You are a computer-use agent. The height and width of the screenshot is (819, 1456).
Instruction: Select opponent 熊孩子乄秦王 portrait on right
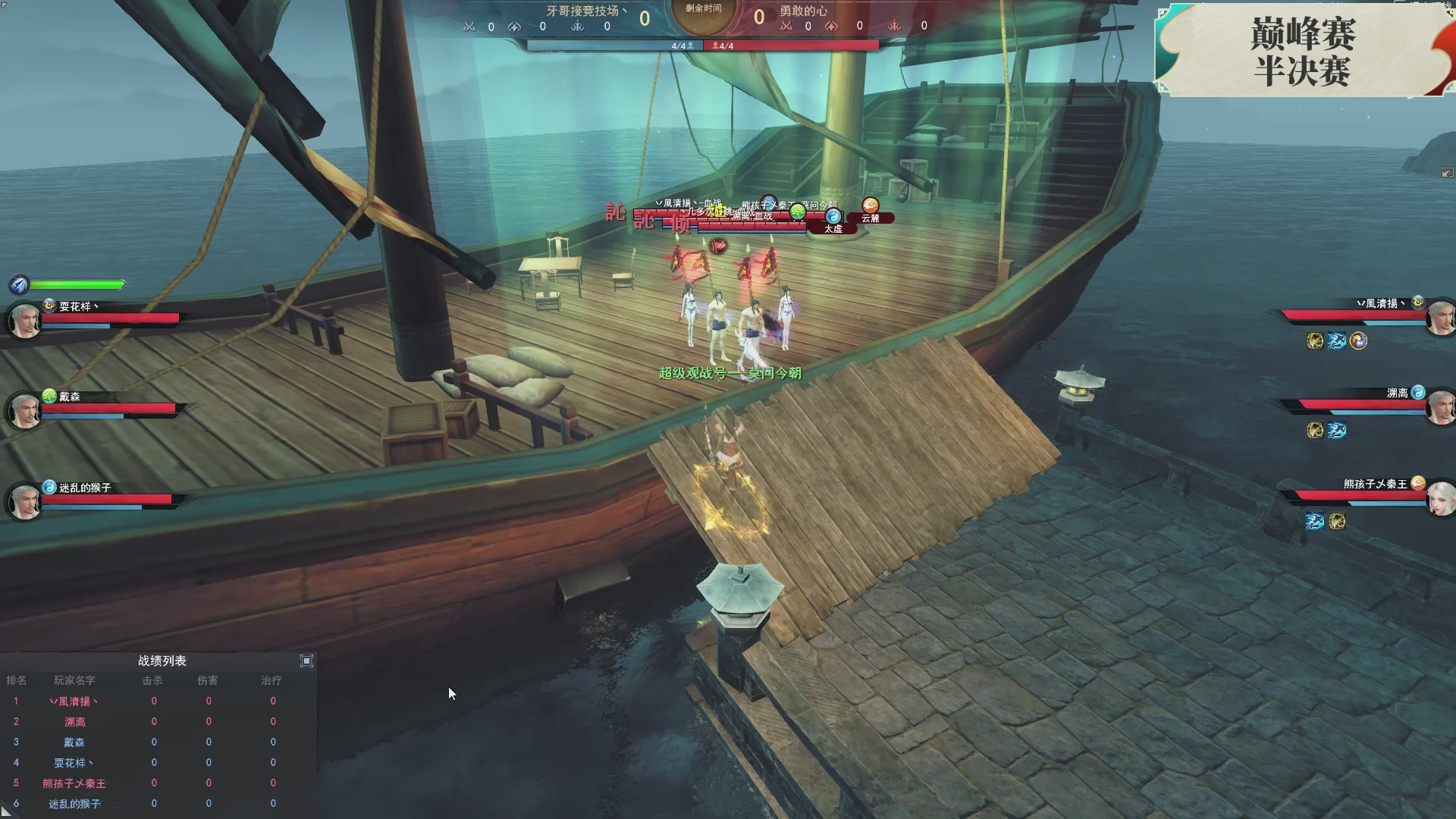(1439, 499)
